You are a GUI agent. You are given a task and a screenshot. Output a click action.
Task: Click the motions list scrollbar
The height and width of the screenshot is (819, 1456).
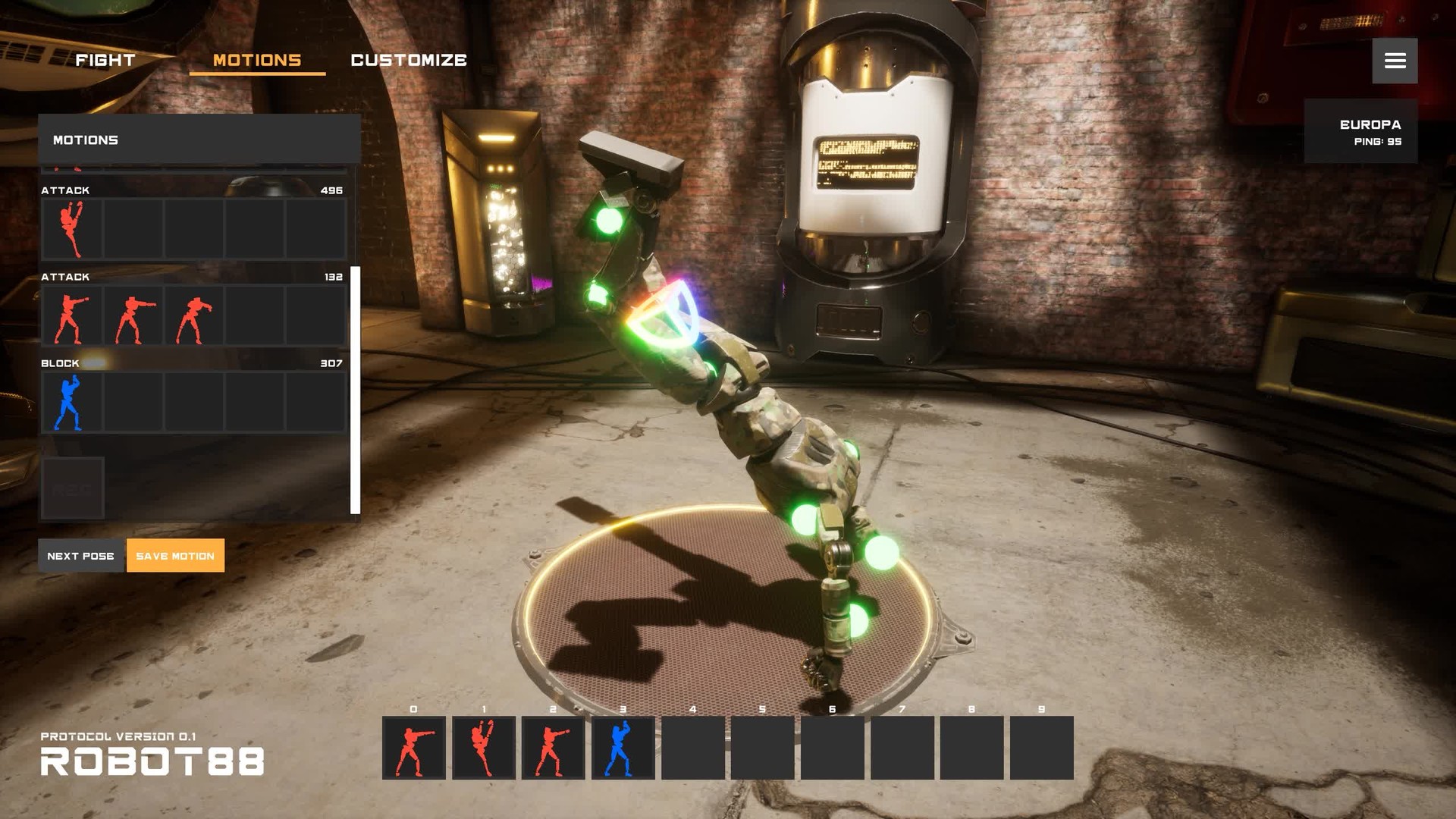tap(355, 390)
